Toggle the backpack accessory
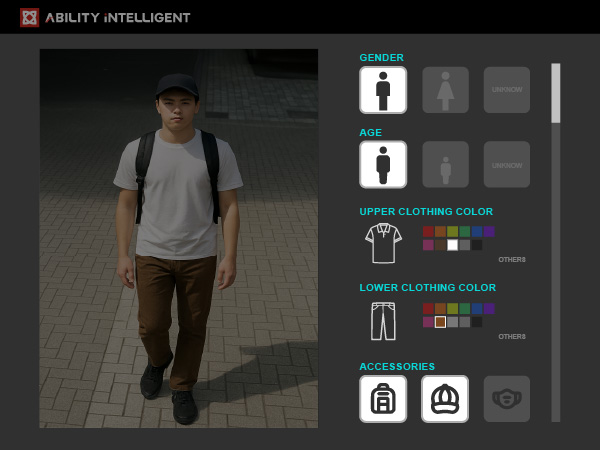The width and height of the screenshot is (600, 450). pyautogui.click(x=383, y=399)
